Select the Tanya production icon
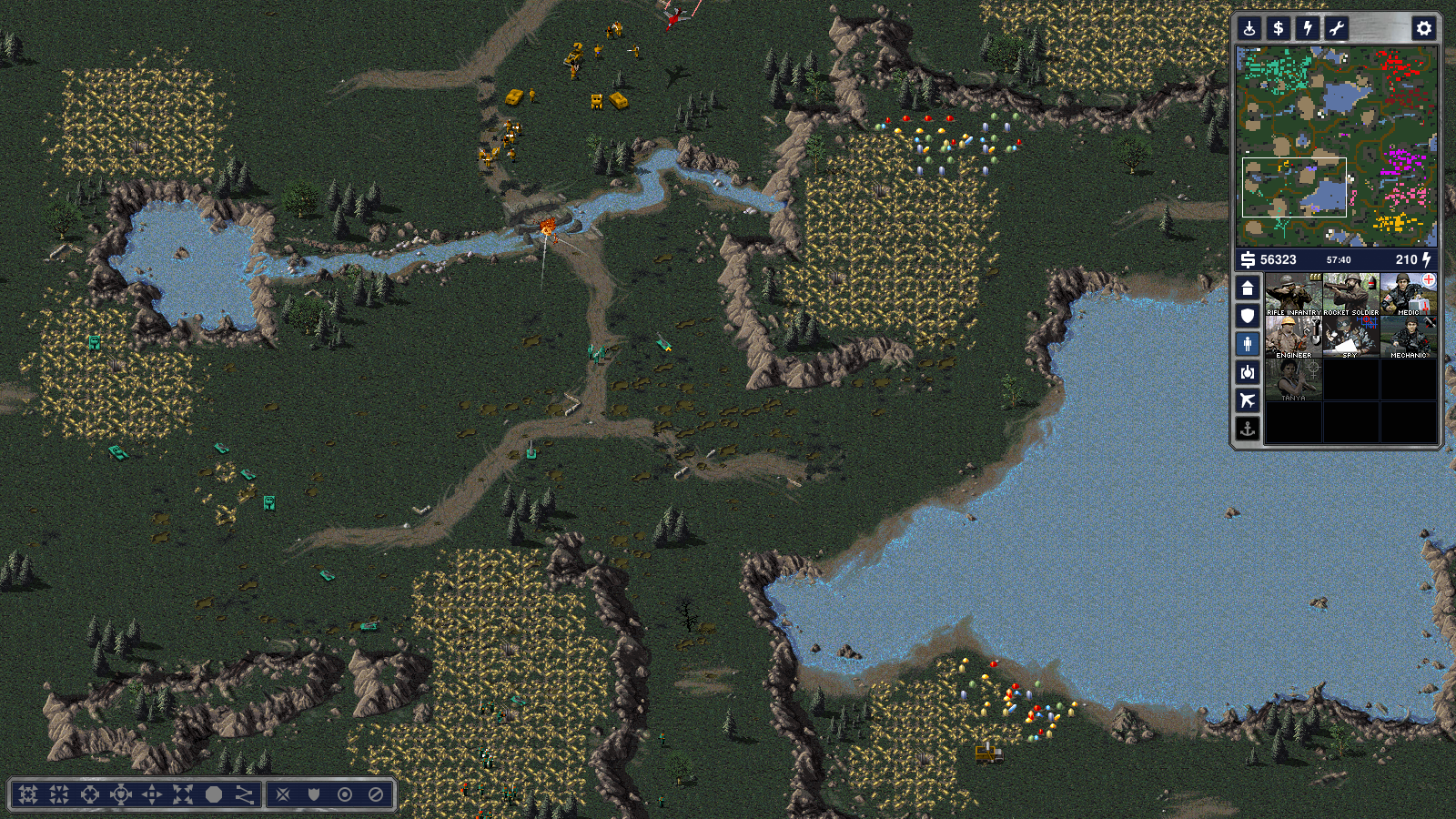 click(x=1293, y=379)
